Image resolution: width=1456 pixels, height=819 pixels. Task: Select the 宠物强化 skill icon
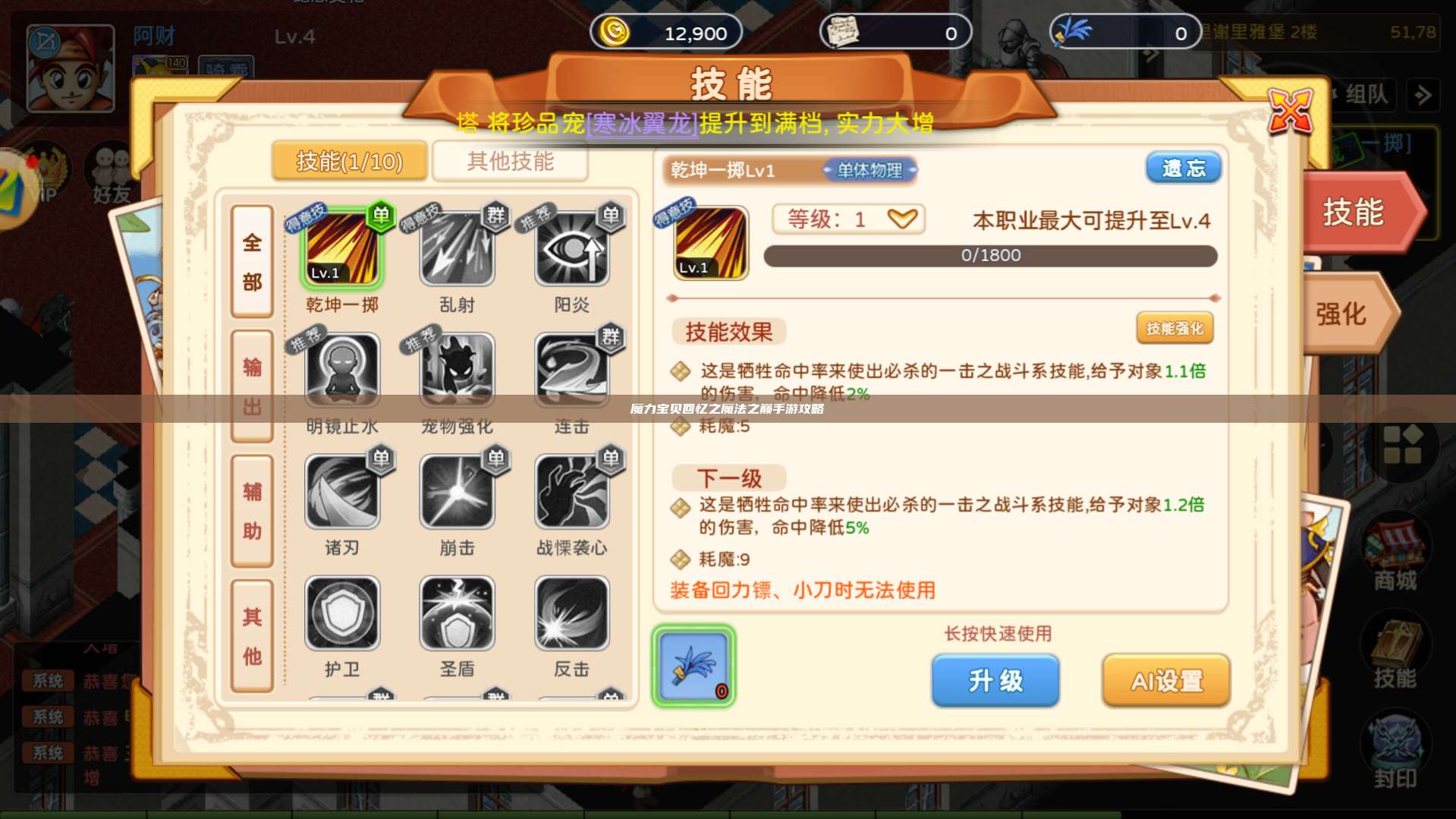(457, 367)
